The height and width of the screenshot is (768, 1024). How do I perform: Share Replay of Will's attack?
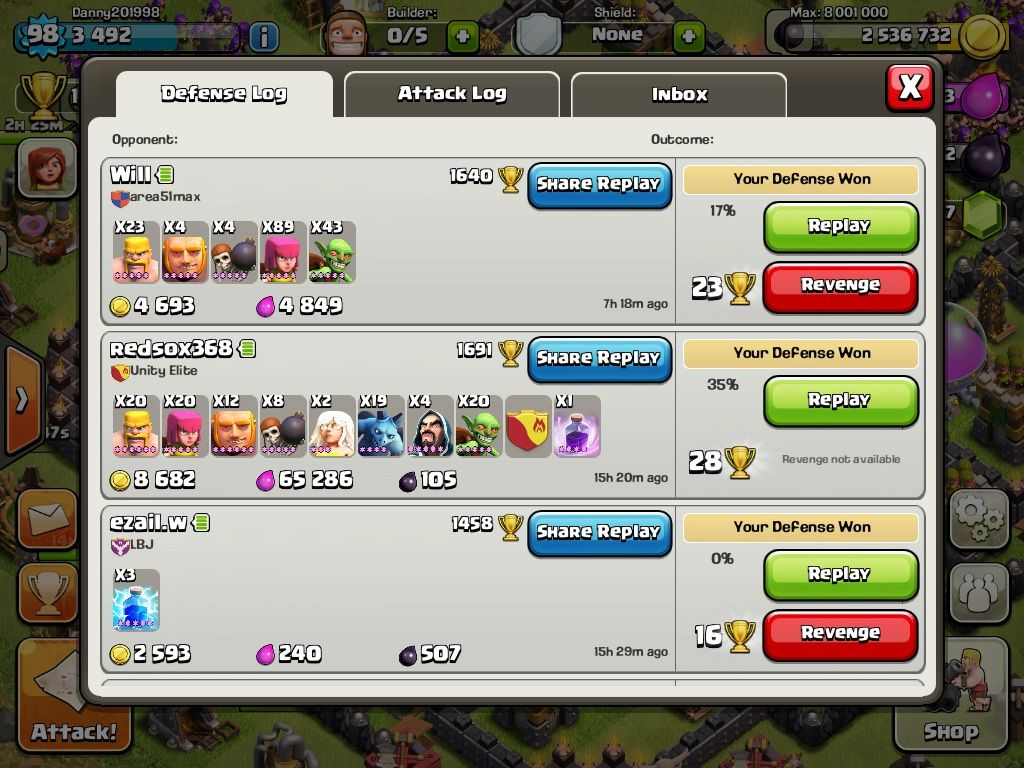pyautogui.click(x=599, y=185)
